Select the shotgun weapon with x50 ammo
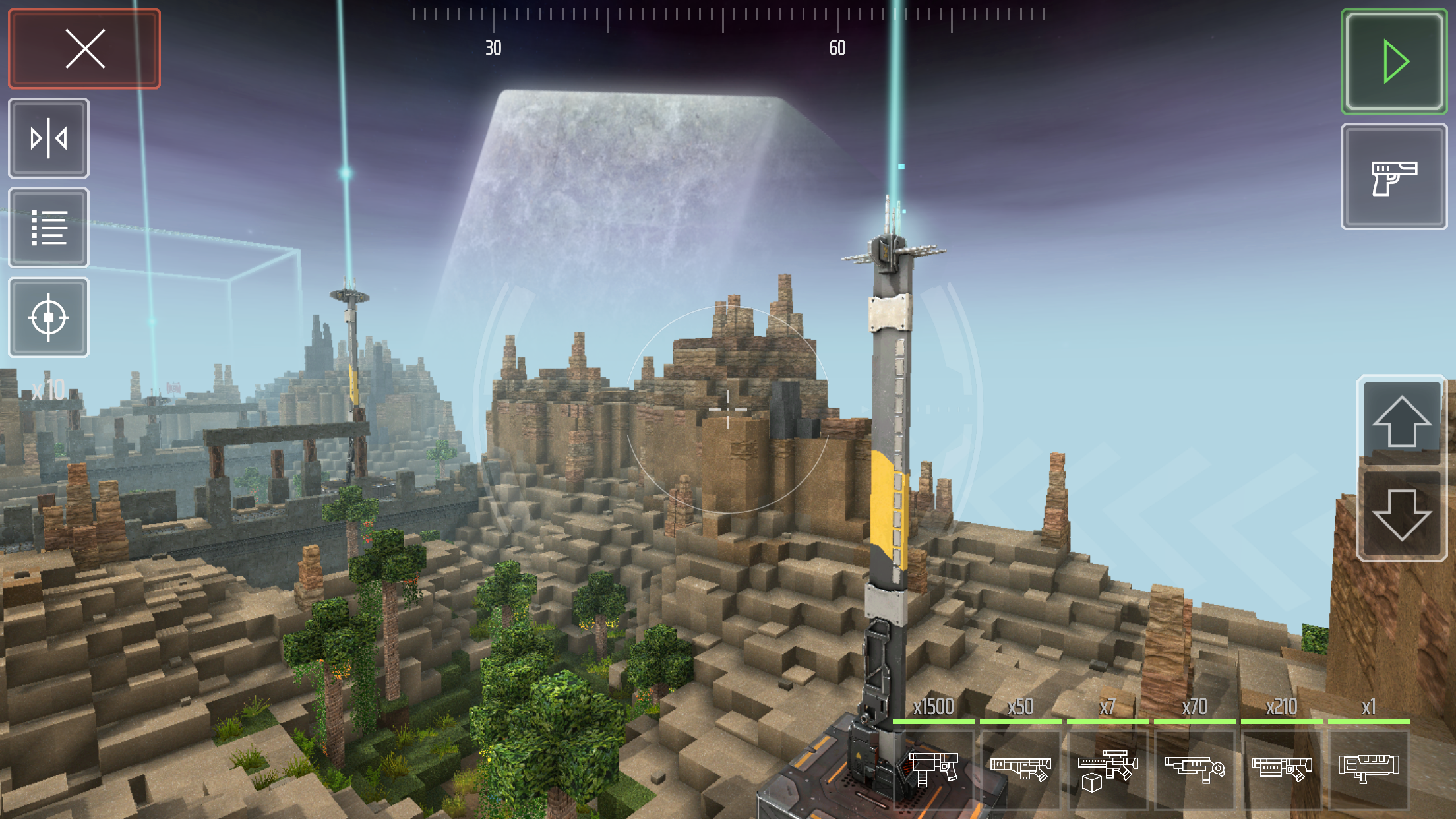Screen dimensions: 1456x819 click(1019, 772)
